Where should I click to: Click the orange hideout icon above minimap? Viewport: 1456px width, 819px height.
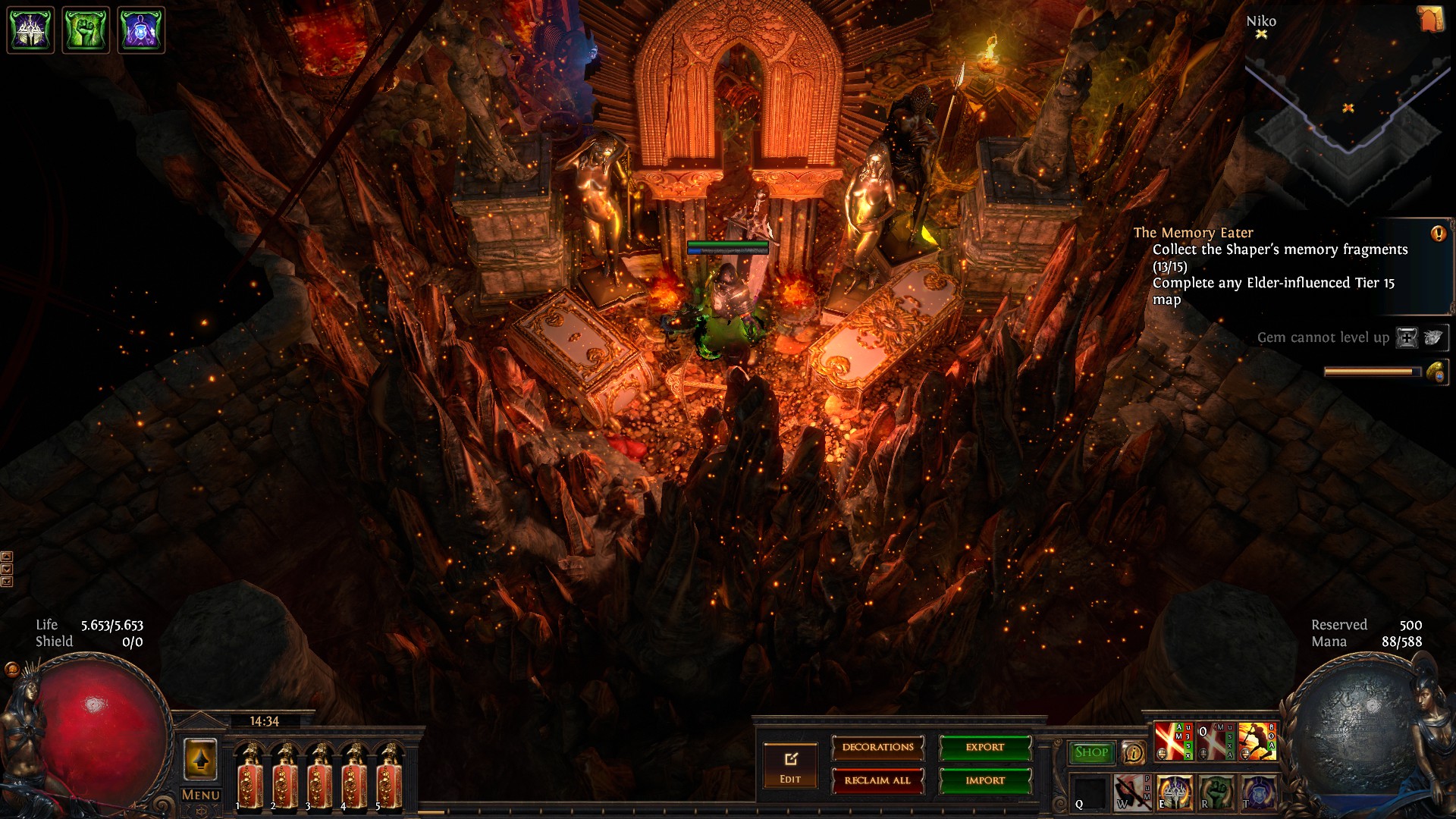click(1430, 20)
